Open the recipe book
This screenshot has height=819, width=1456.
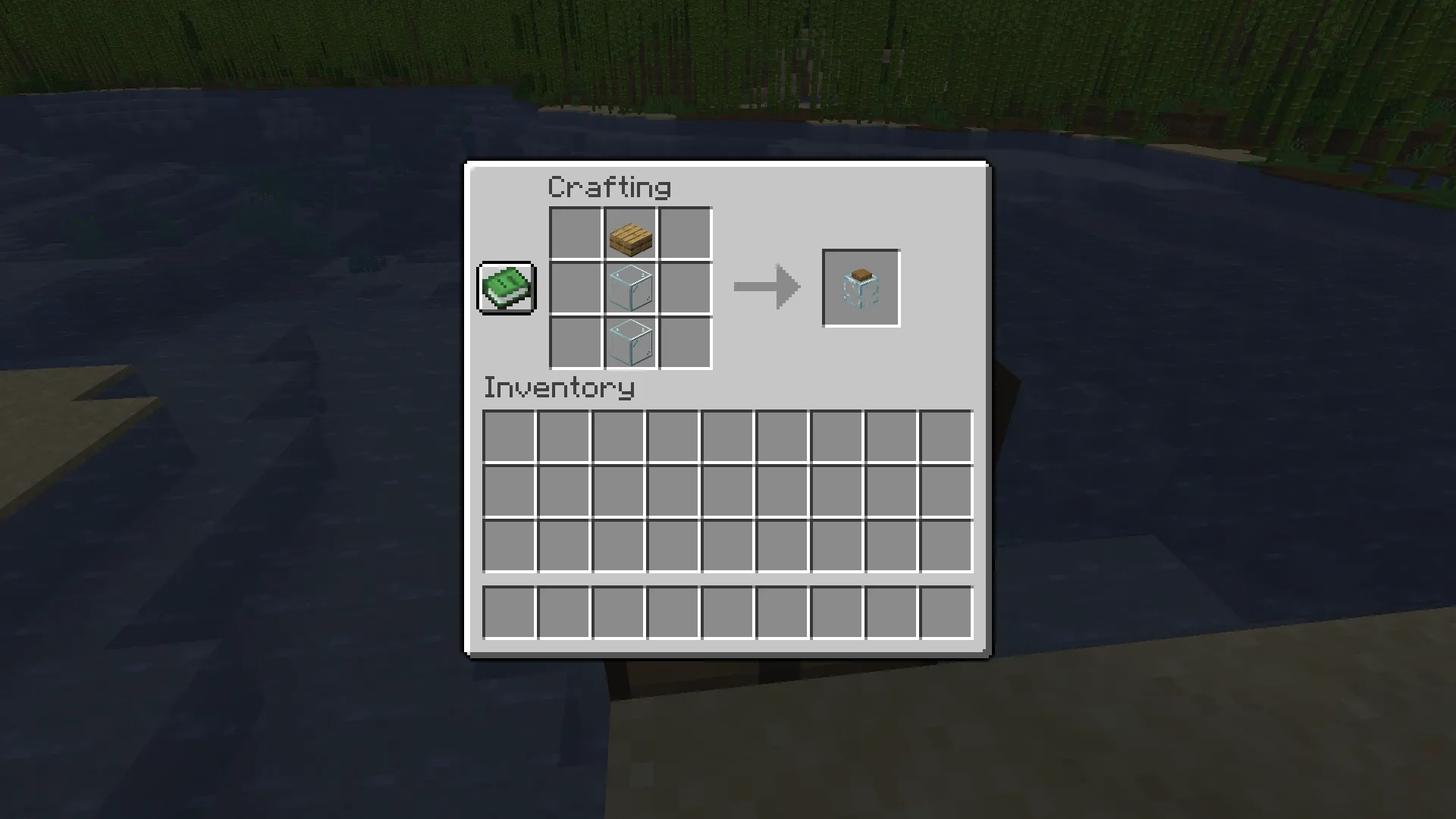pos(505,289)
